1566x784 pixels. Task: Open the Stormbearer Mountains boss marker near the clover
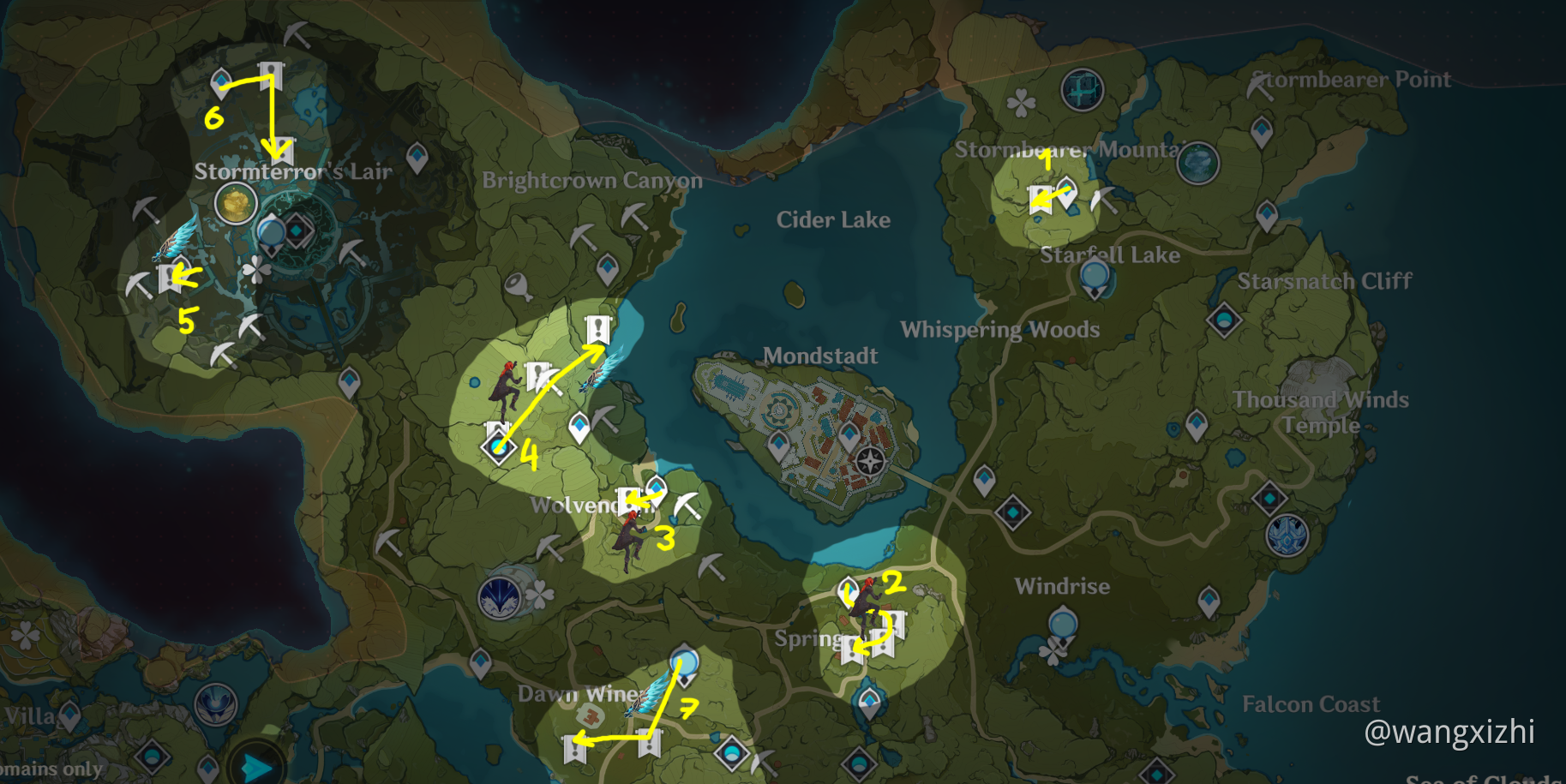(x=1082, y=89)
